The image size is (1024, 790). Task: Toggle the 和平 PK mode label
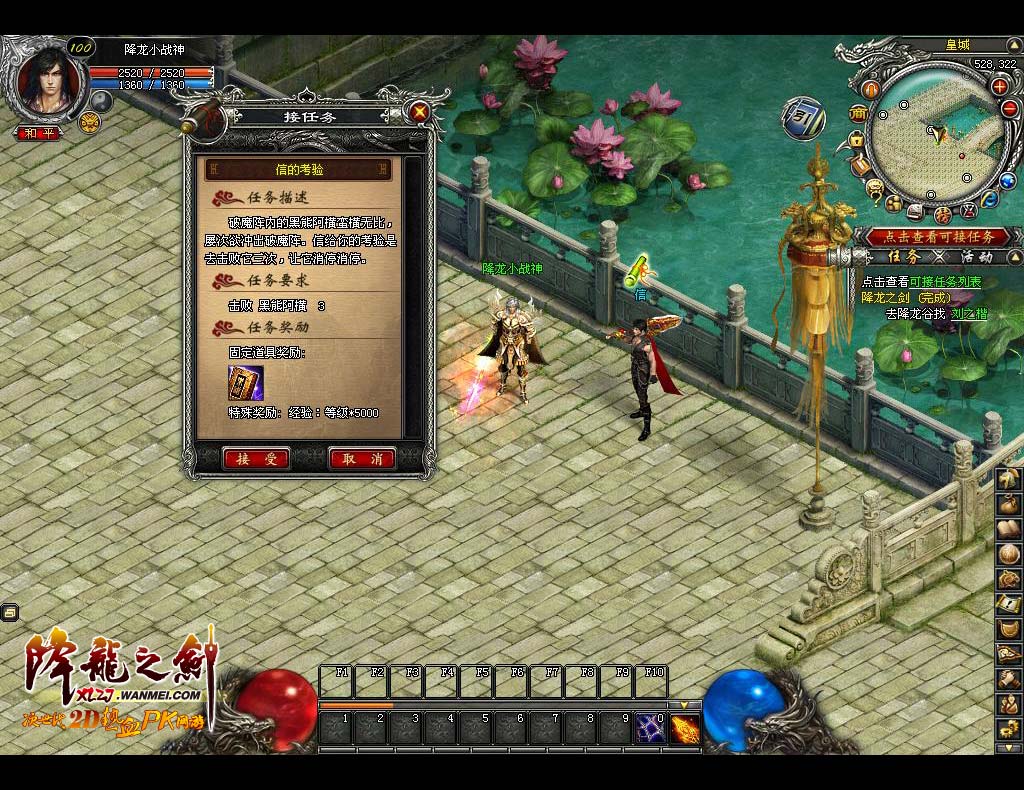point(40,132)
